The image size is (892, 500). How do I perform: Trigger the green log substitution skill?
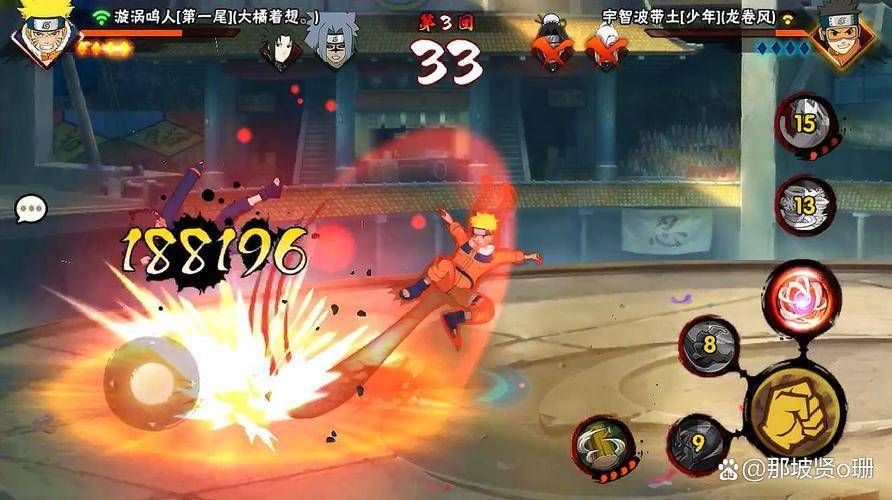603,446
